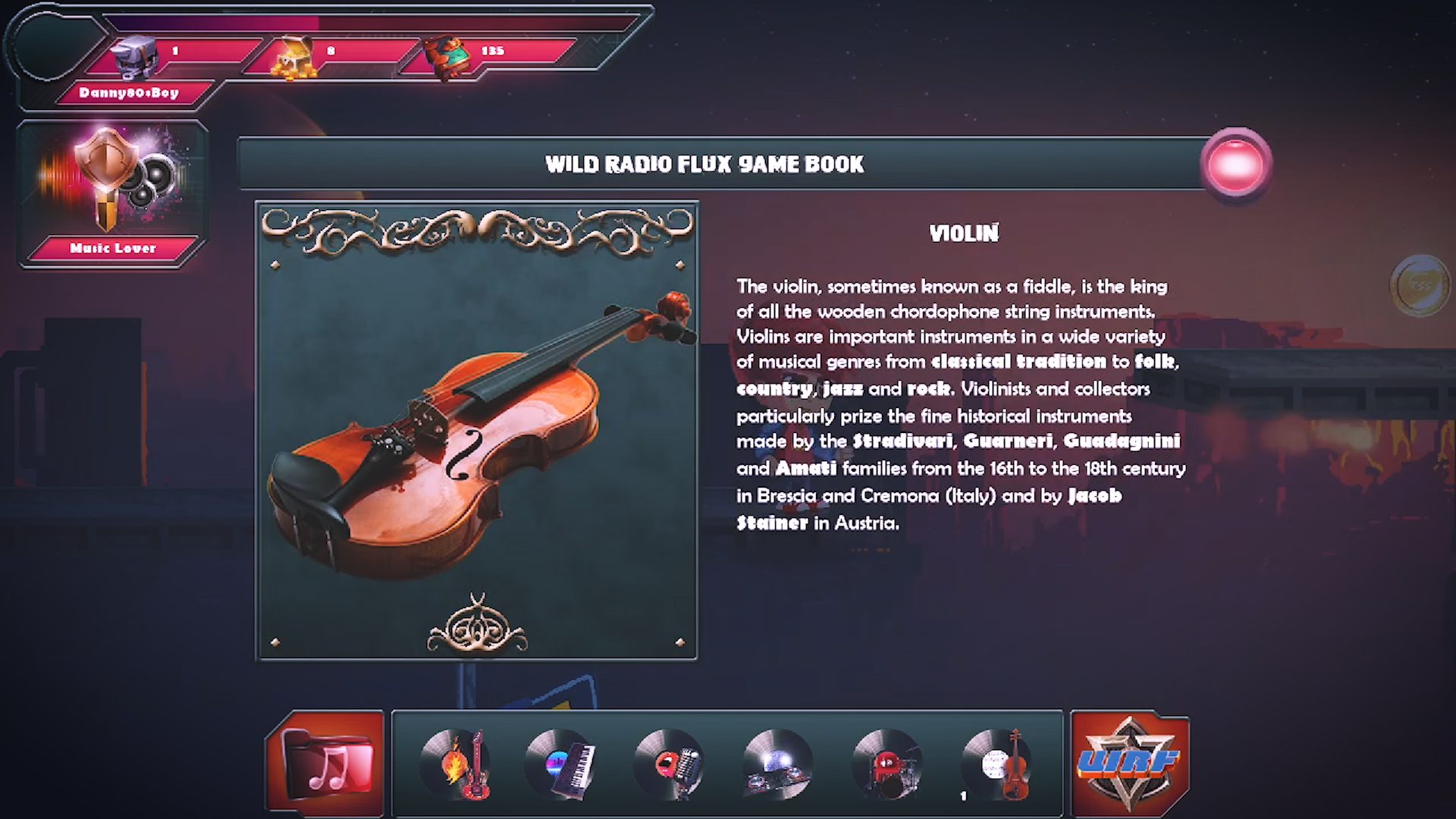Close the Wild Radio Flux game book
Screen dimensions: 1456x819
click(x=1235, y=164)
